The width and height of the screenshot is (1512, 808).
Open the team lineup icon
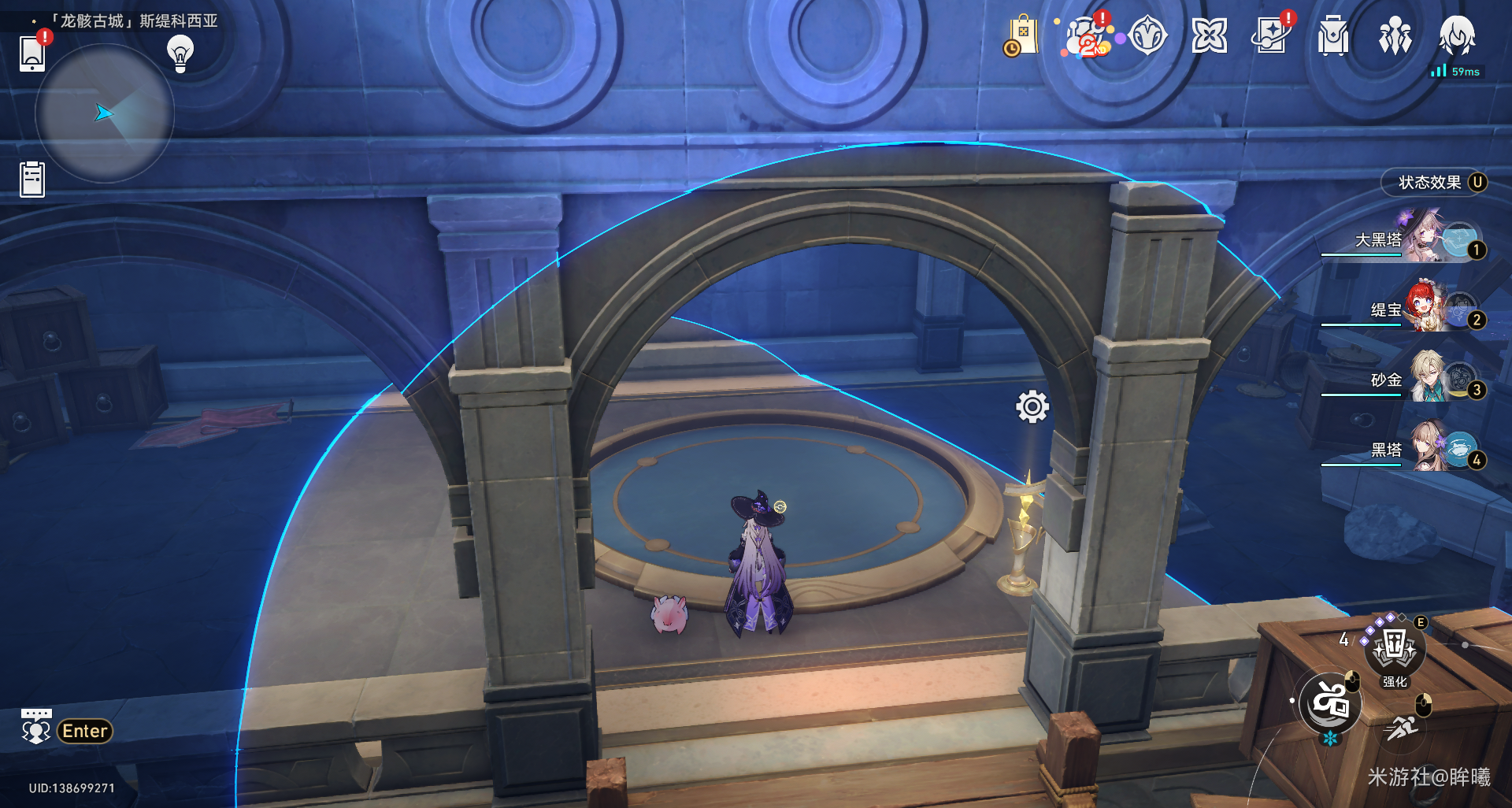point(1395,36)
